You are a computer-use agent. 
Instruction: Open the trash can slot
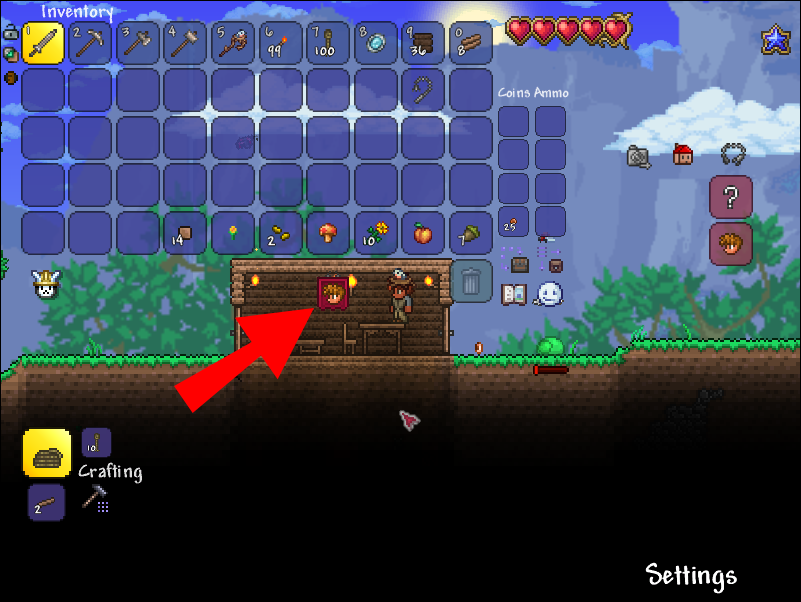tap(470, 280)
